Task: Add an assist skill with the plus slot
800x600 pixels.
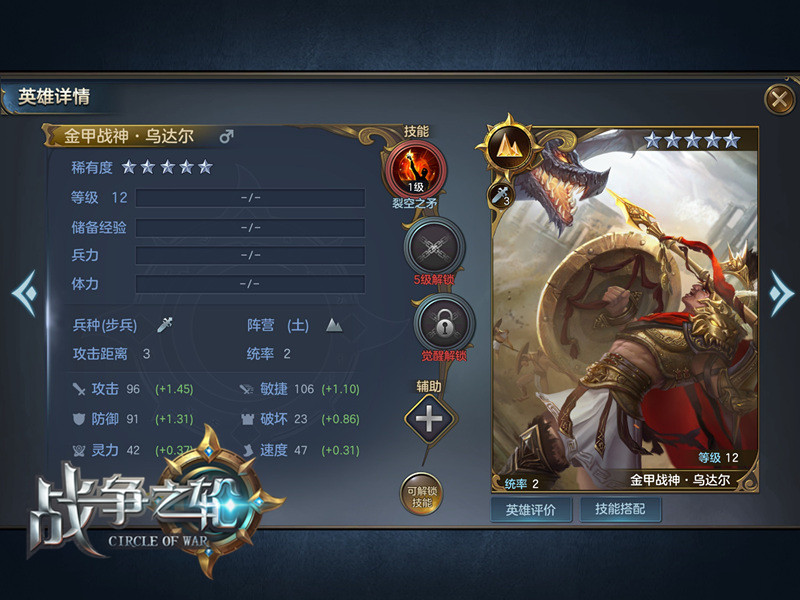Action: pyautogui.click(x=429, y=418)
